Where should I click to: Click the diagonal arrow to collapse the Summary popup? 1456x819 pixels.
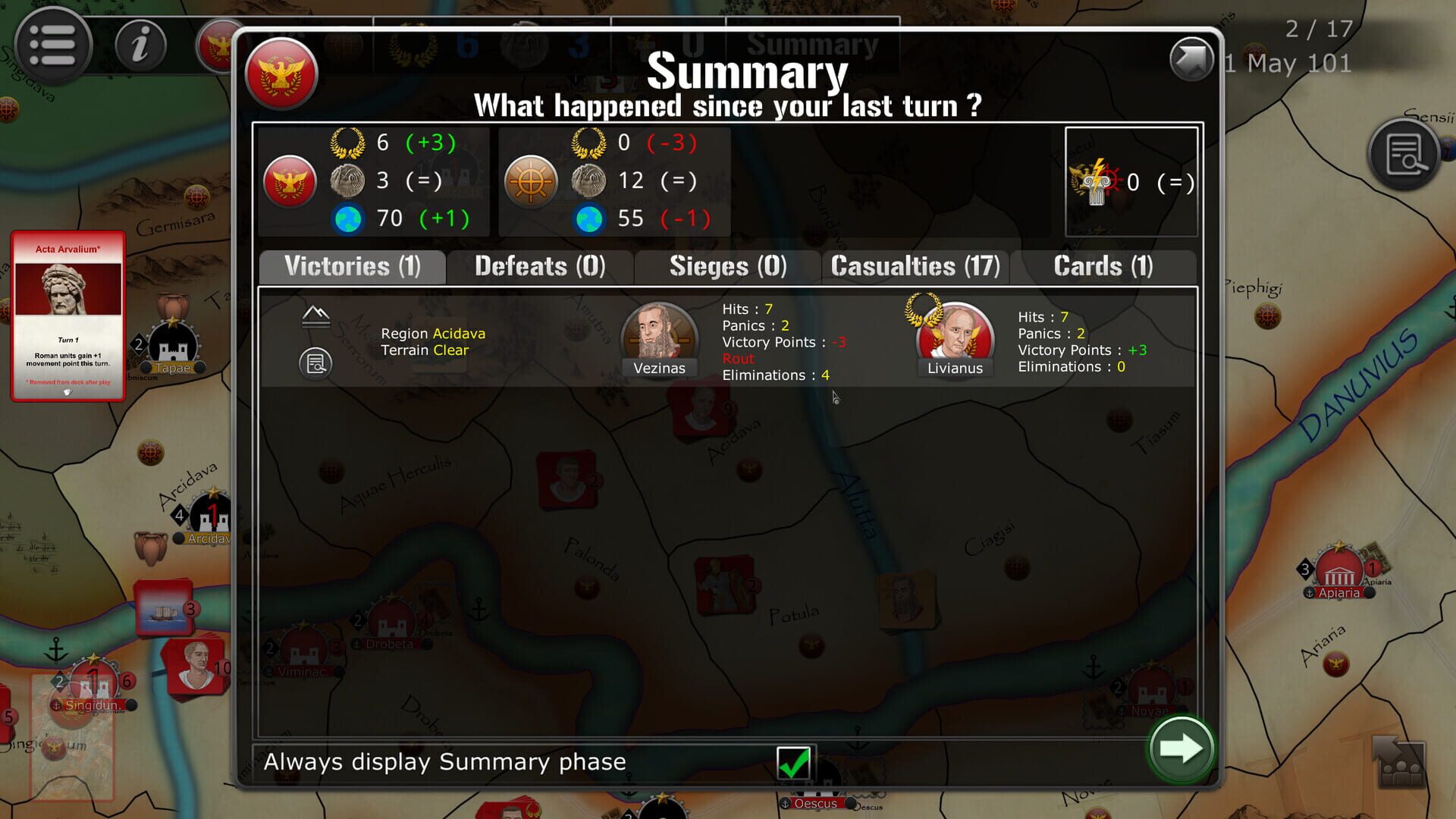pos(1191,57)
